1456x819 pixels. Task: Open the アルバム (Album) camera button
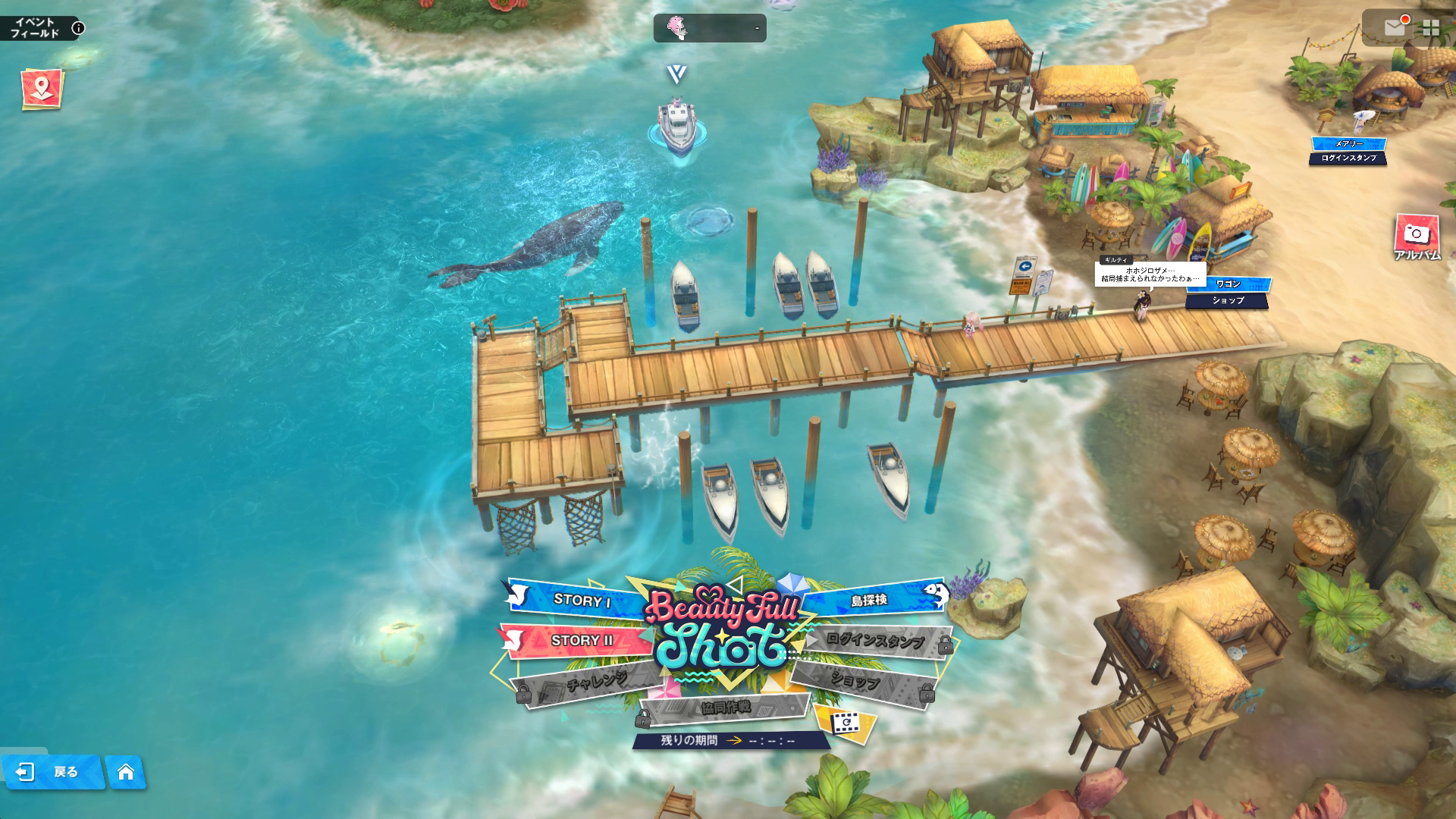[x=1416, y=237]
